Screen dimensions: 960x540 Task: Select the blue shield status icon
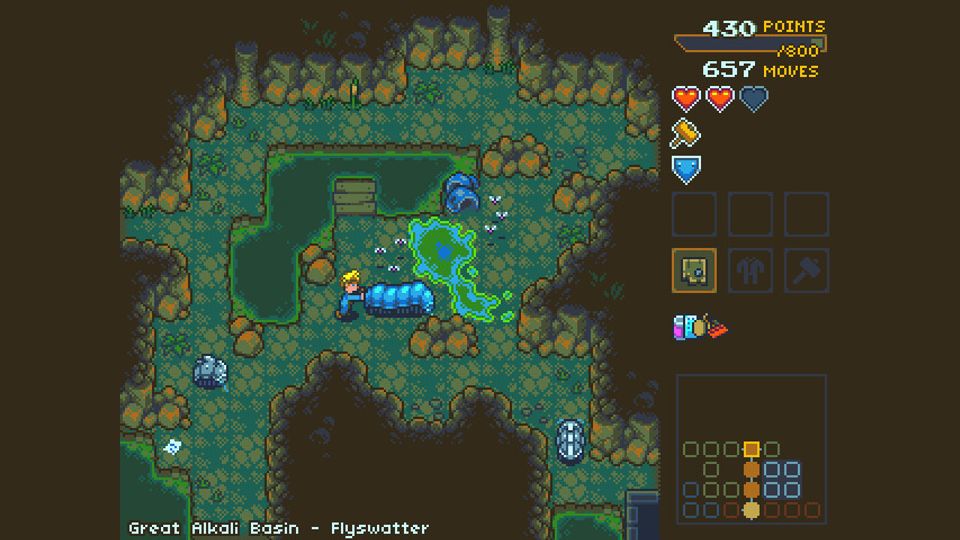(686, 170)
